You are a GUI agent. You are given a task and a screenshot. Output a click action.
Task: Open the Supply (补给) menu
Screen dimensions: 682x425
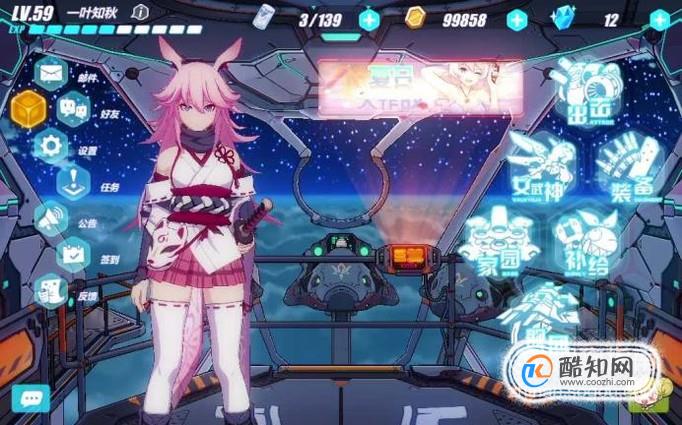pyautogui.click(x=590, y=238)
